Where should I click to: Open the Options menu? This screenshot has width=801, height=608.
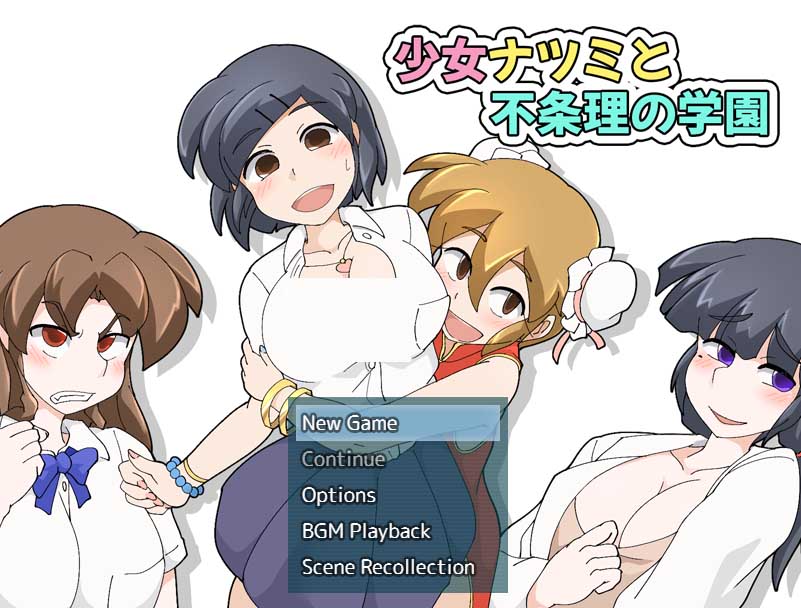coord(339,495)
